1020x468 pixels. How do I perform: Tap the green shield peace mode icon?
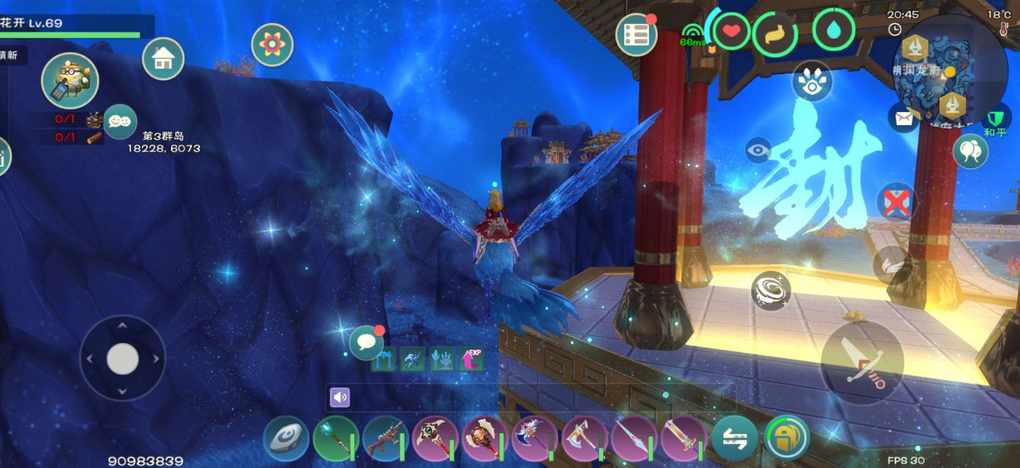tap(995, 119)
